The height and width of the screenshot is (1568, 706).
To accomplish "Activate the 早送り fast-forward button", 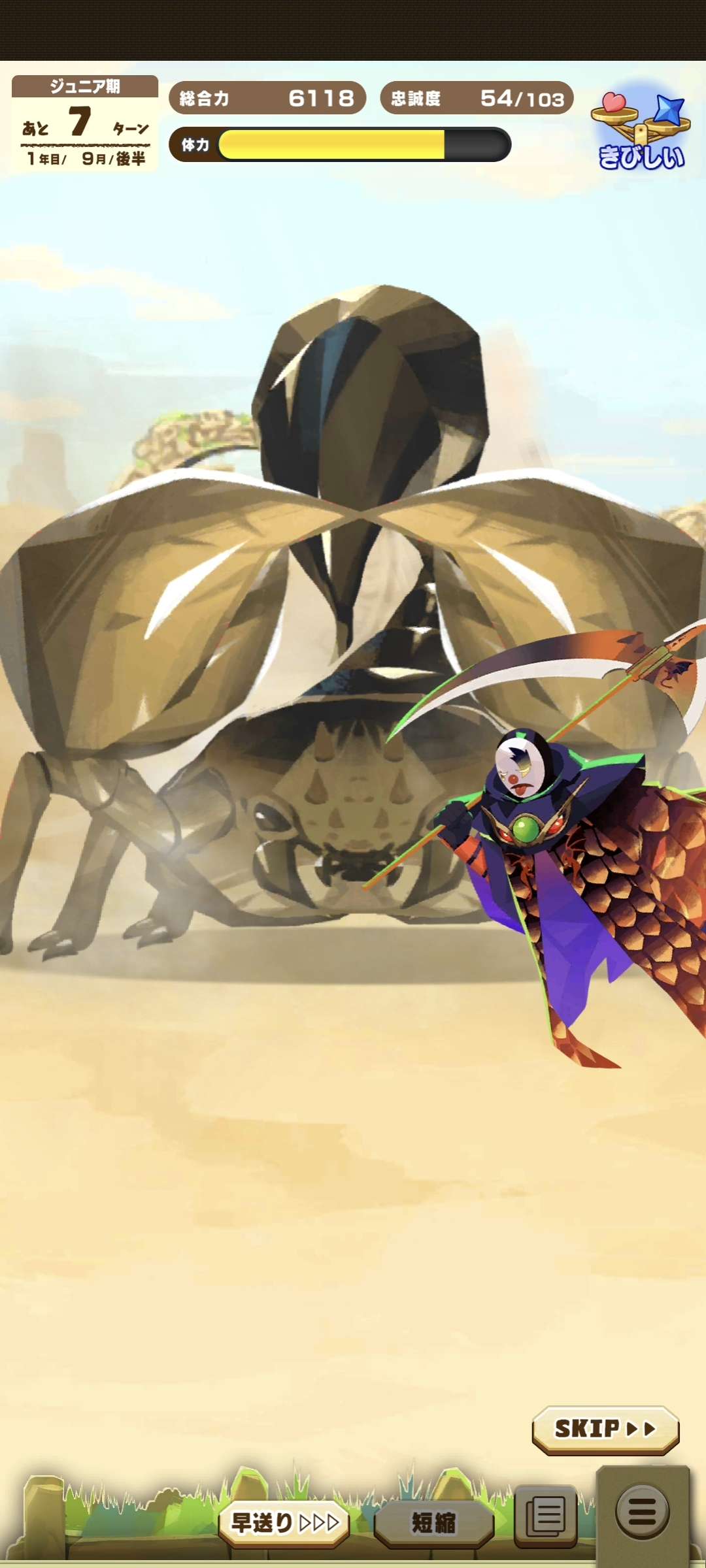I will tap(284, 1523).
